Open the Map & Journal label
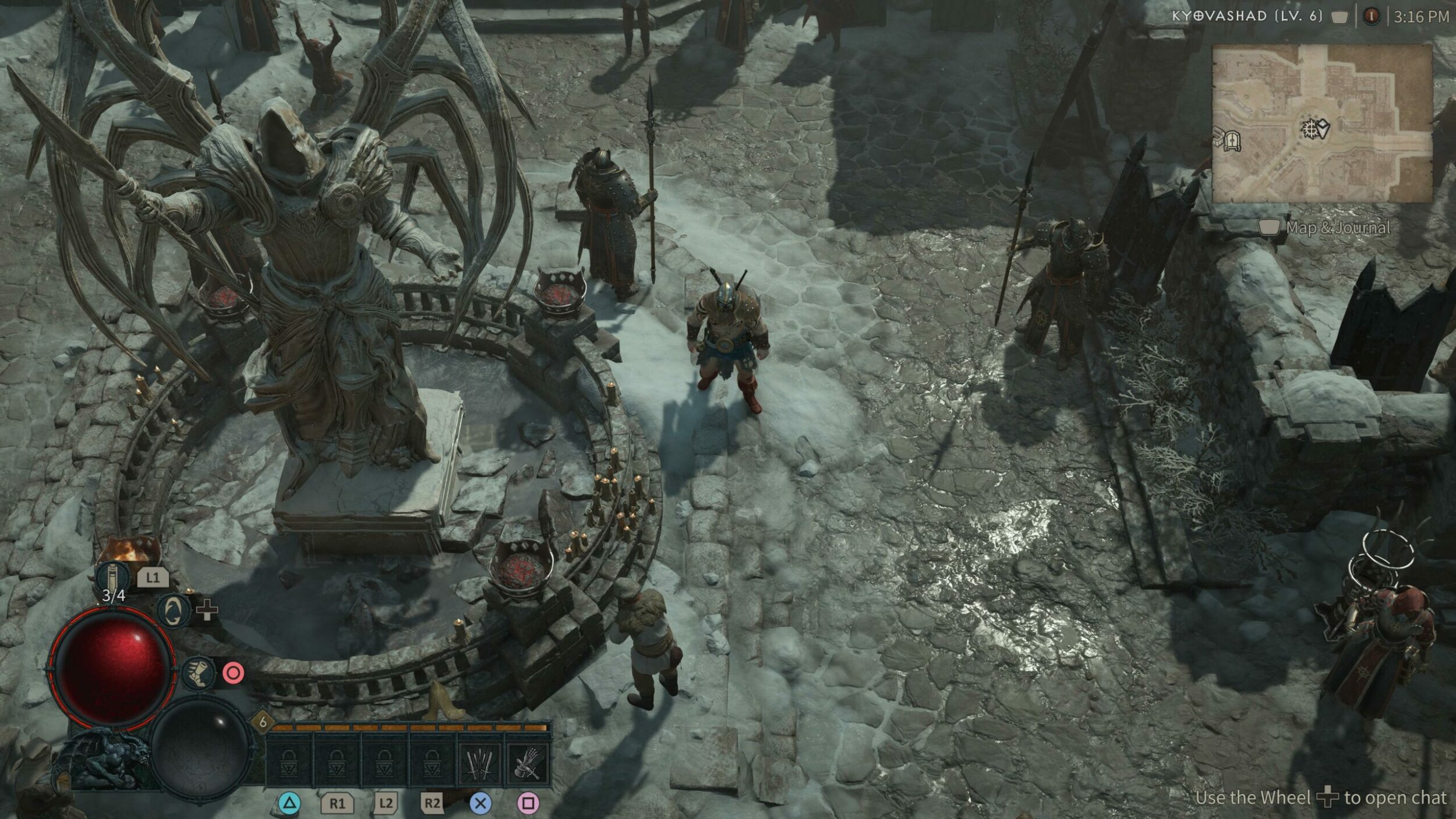 [x=1337, y=228]
